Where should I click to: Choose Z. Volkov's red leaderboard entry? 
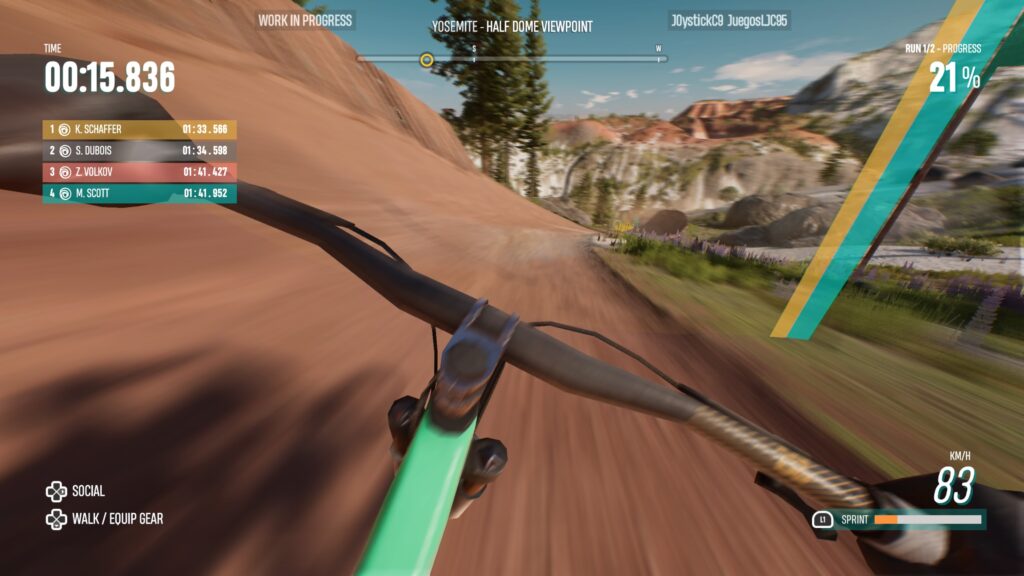[x=139, y=172]
